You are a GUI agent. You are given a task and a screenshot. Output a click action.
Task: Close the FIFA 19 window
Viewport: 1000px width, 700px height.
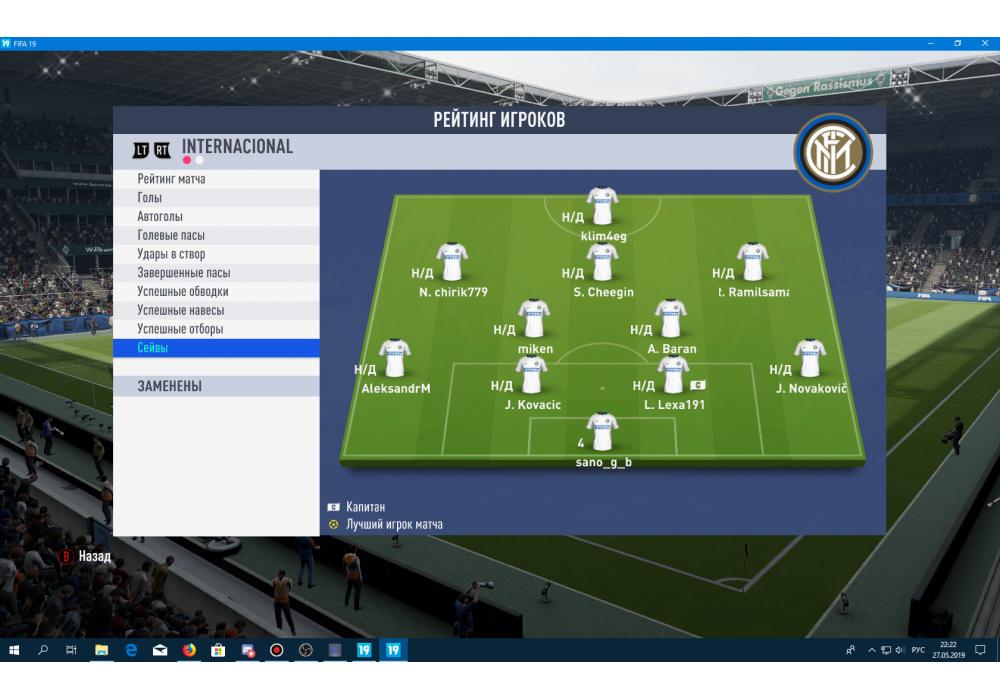tap(985, 44)
